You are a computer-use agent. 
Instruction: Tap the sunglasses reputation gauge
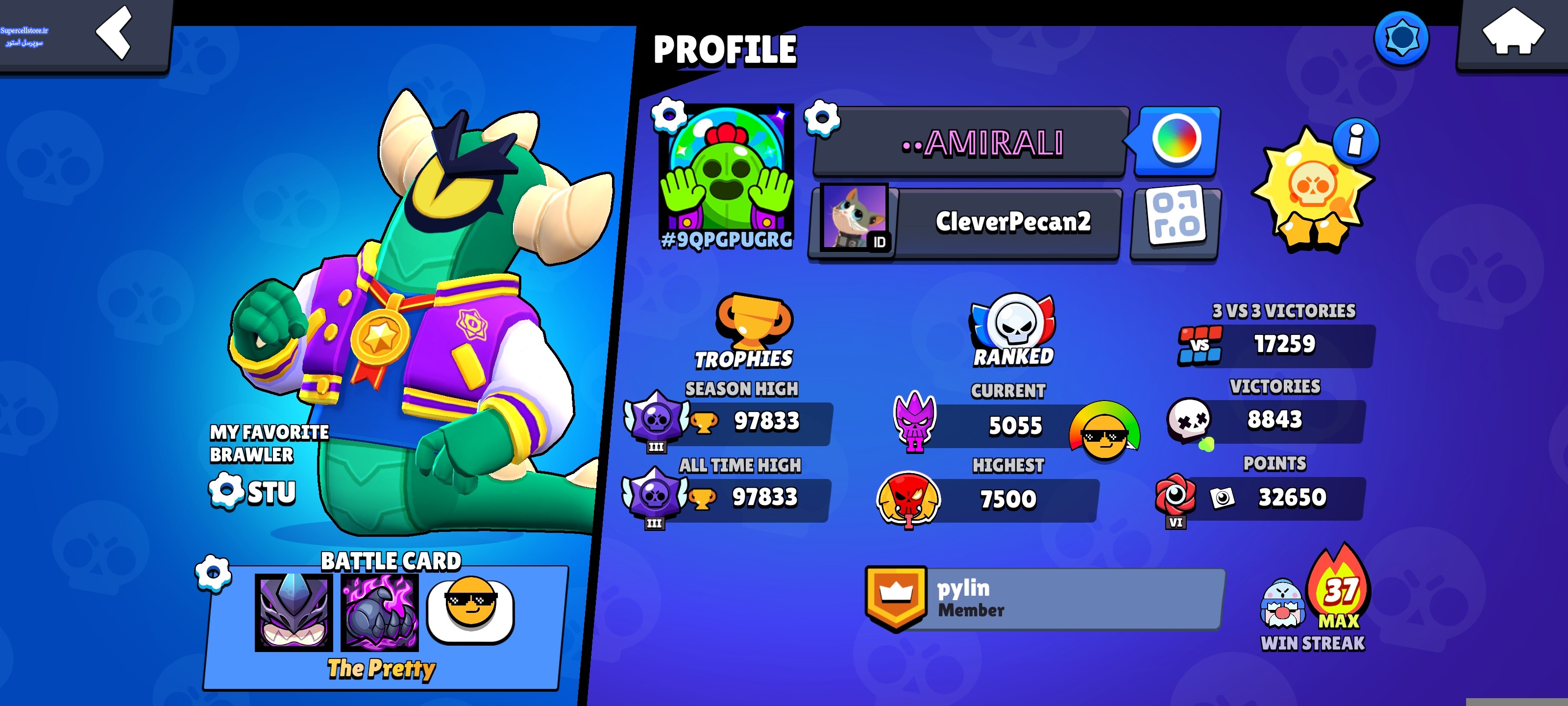(1103, 430)
